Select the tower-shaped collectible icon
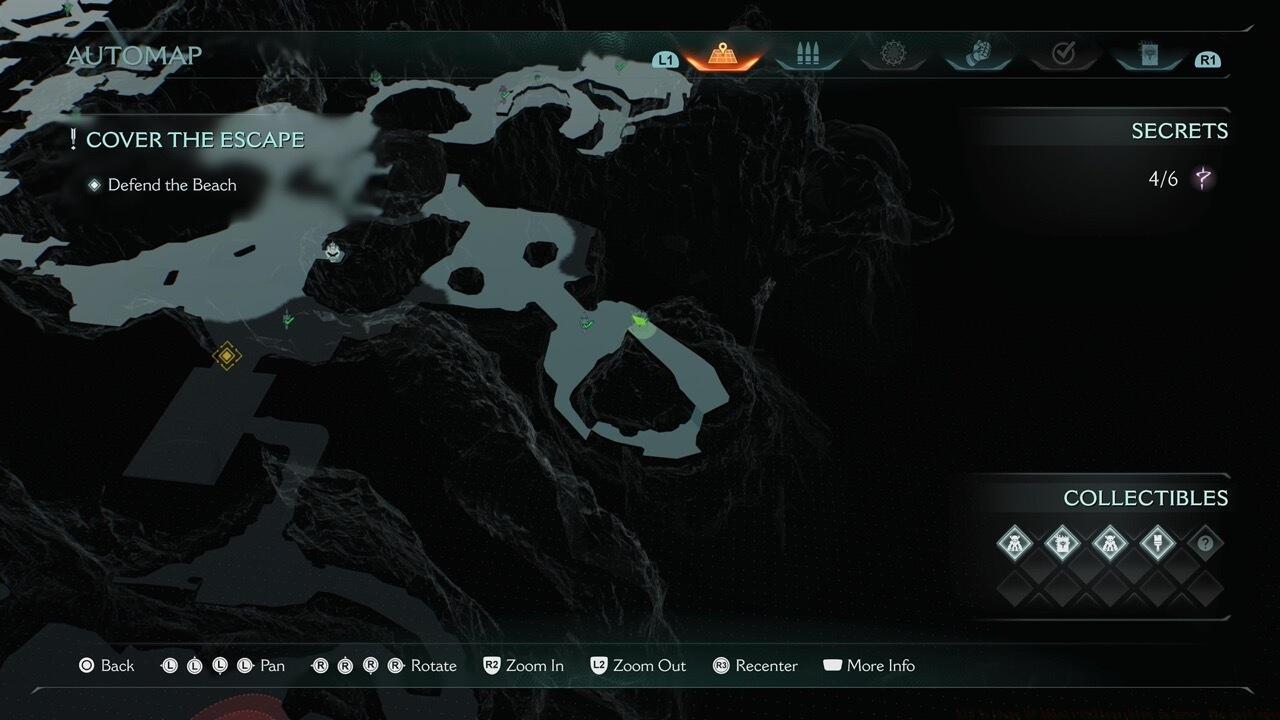 point(1062,544)
